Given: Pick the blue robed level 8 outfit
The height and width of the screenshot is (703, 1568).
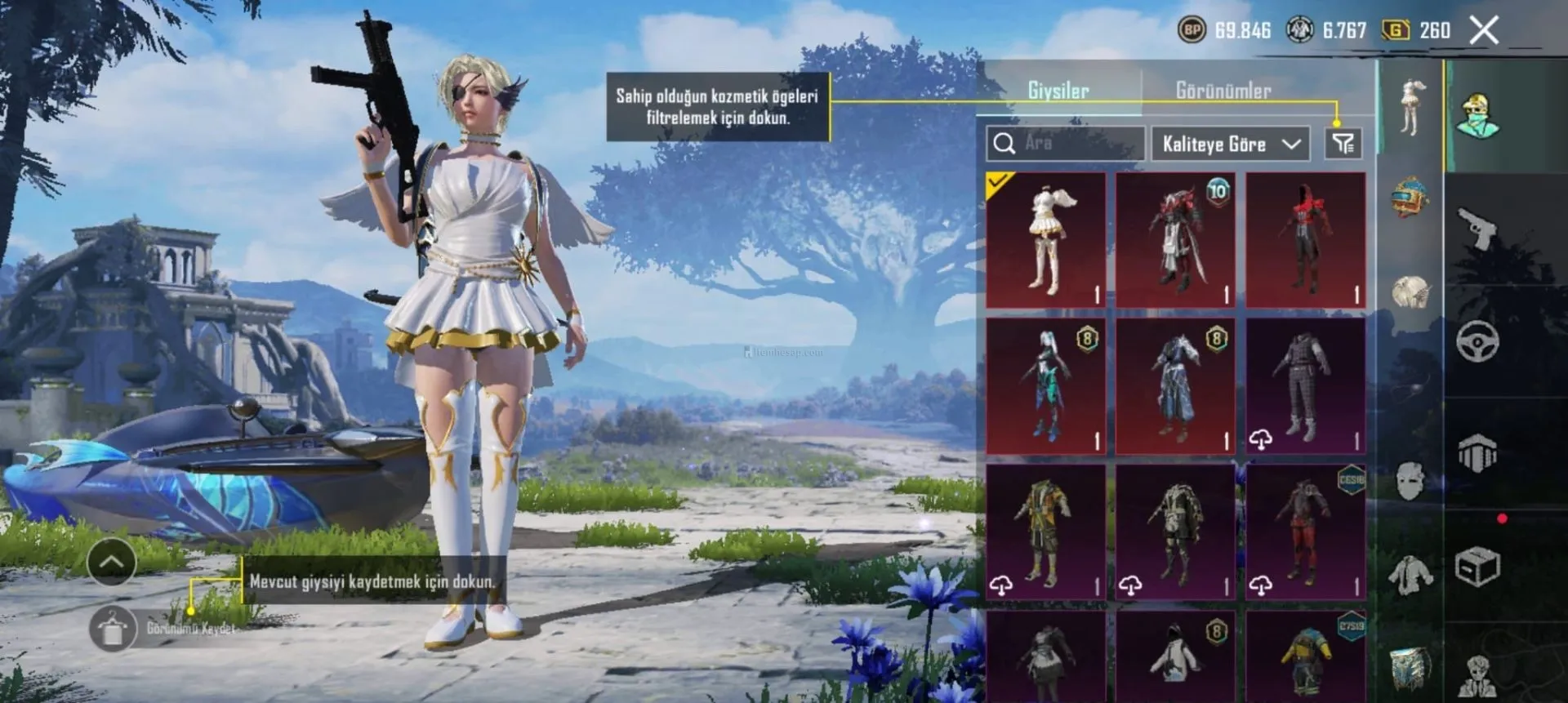Looking at the screenshot, I should click(1175, 386).
